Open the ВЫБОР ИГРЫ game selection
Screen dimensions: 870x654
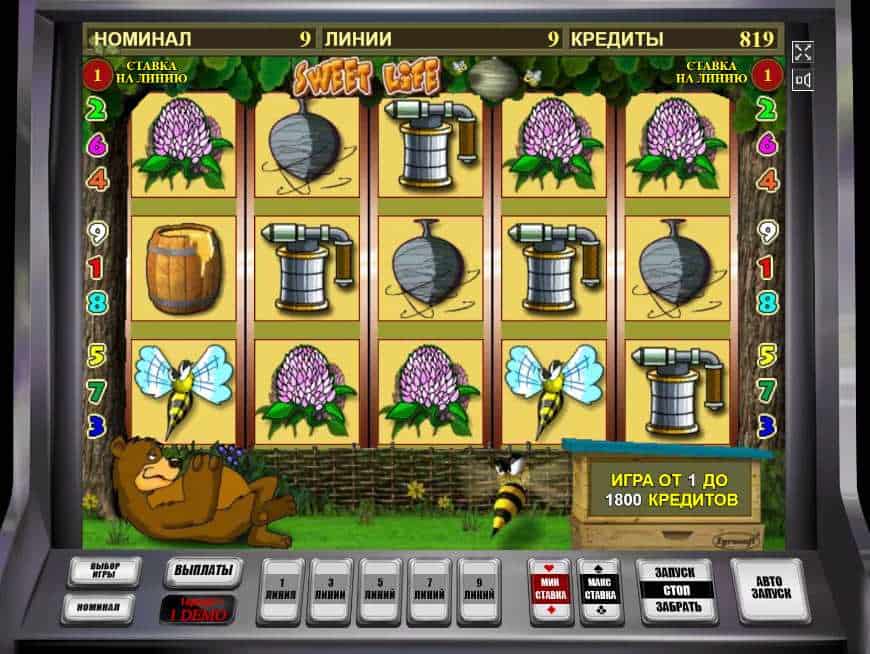coord(104,572)
